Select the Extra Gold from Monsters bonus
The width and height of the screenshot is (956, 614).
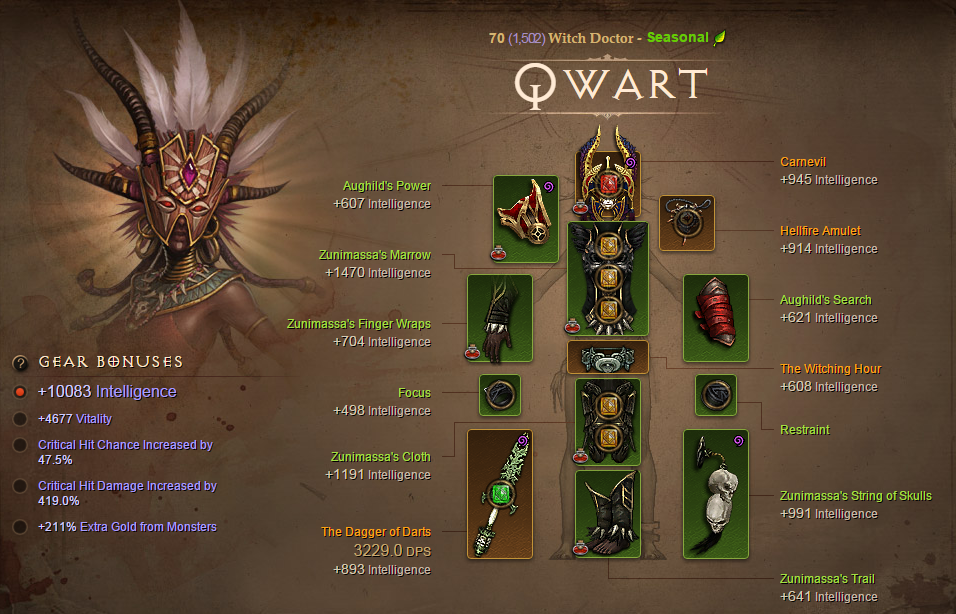20,527
